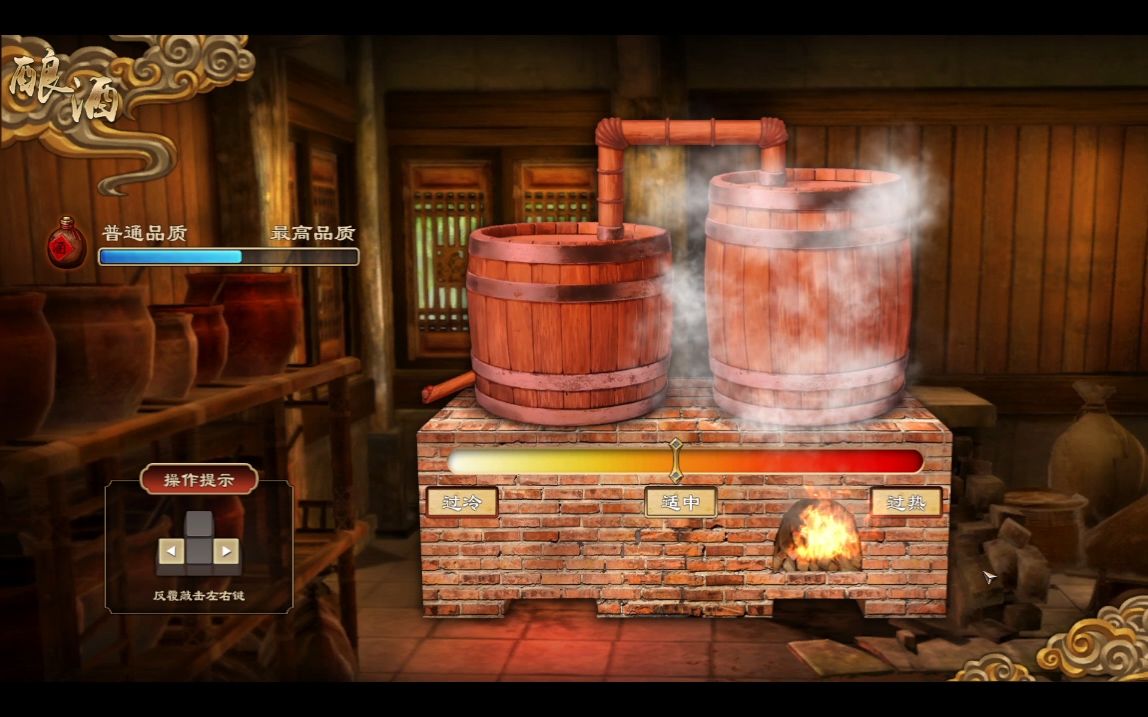Select the 适中 (moderate) label
The width and height of the screenshot is (1148, 717).
click(x=680, y=502)
